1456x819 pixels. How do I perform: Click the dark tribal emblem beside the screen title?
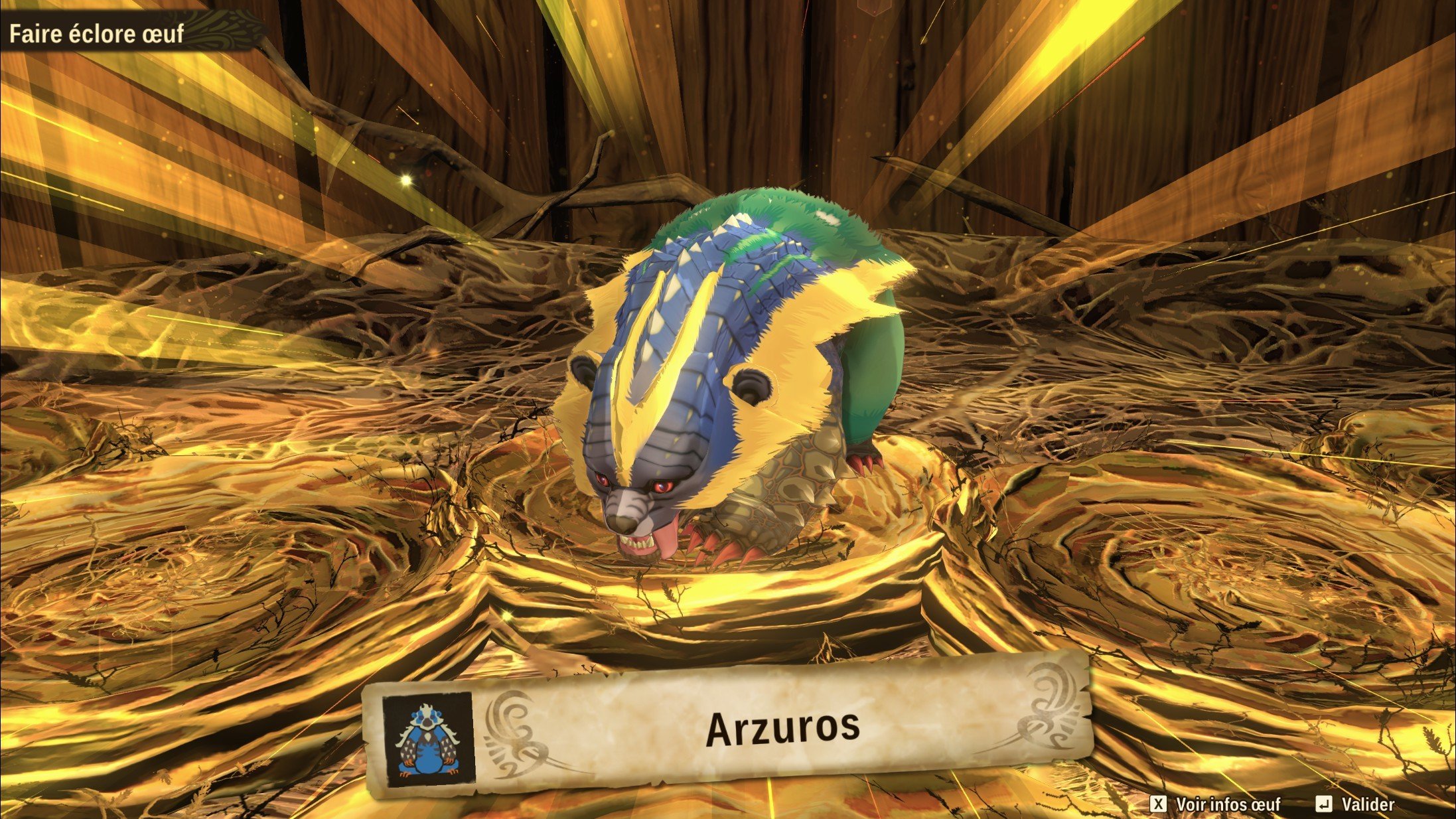coord(219,29)
